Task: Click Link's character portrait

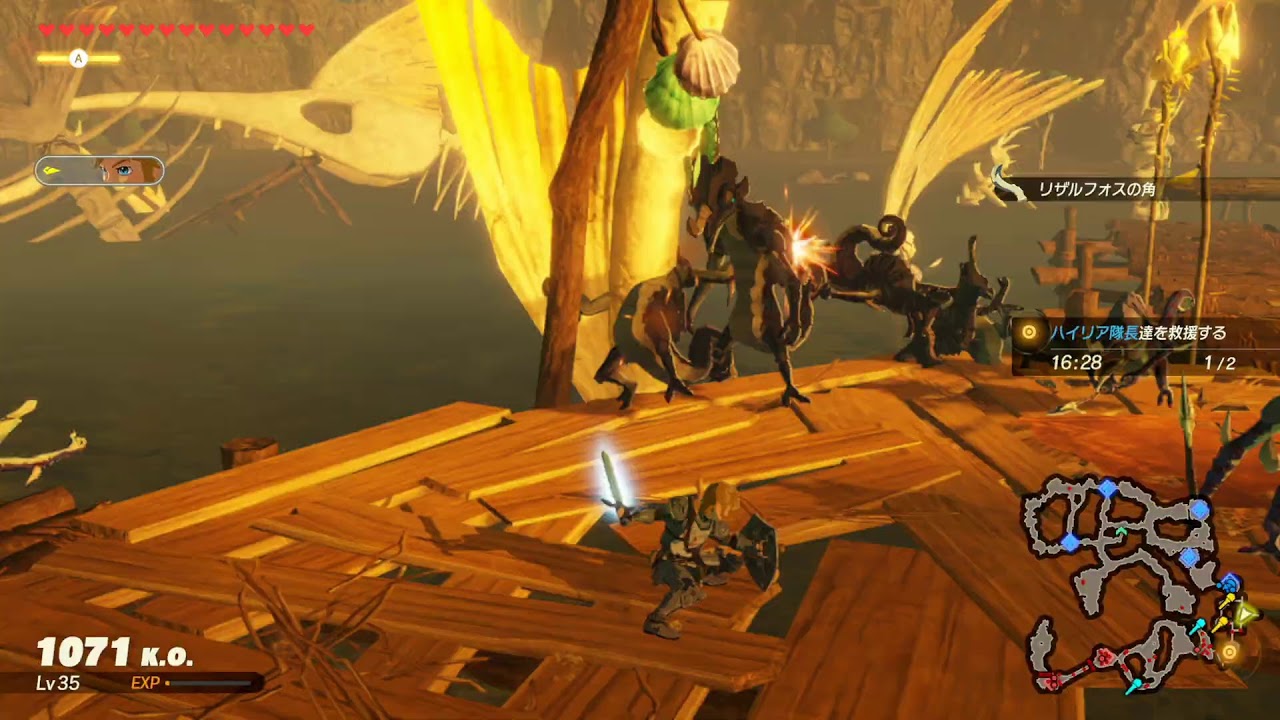Action: (x=100, y=171)
